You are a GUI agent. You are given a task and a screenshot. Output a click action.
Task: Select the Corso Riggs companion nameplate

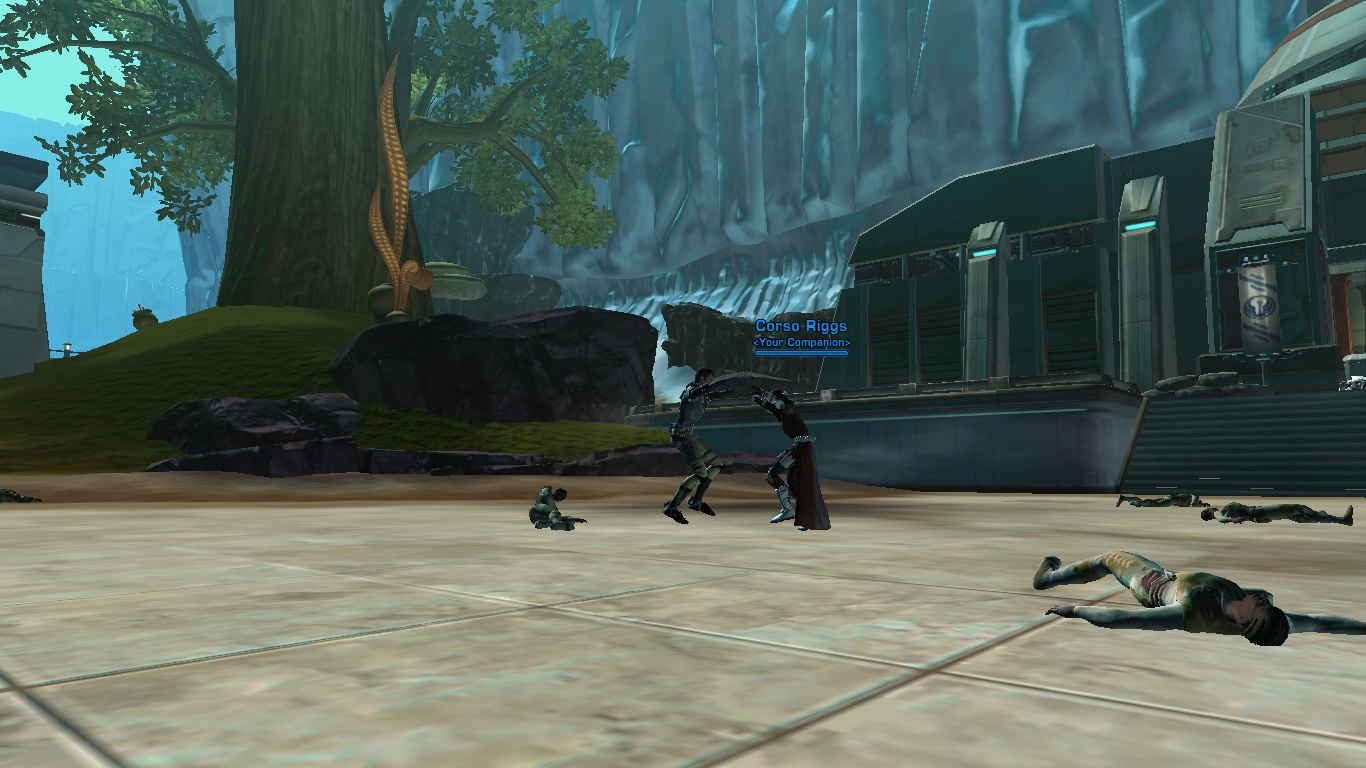(801, 327)
